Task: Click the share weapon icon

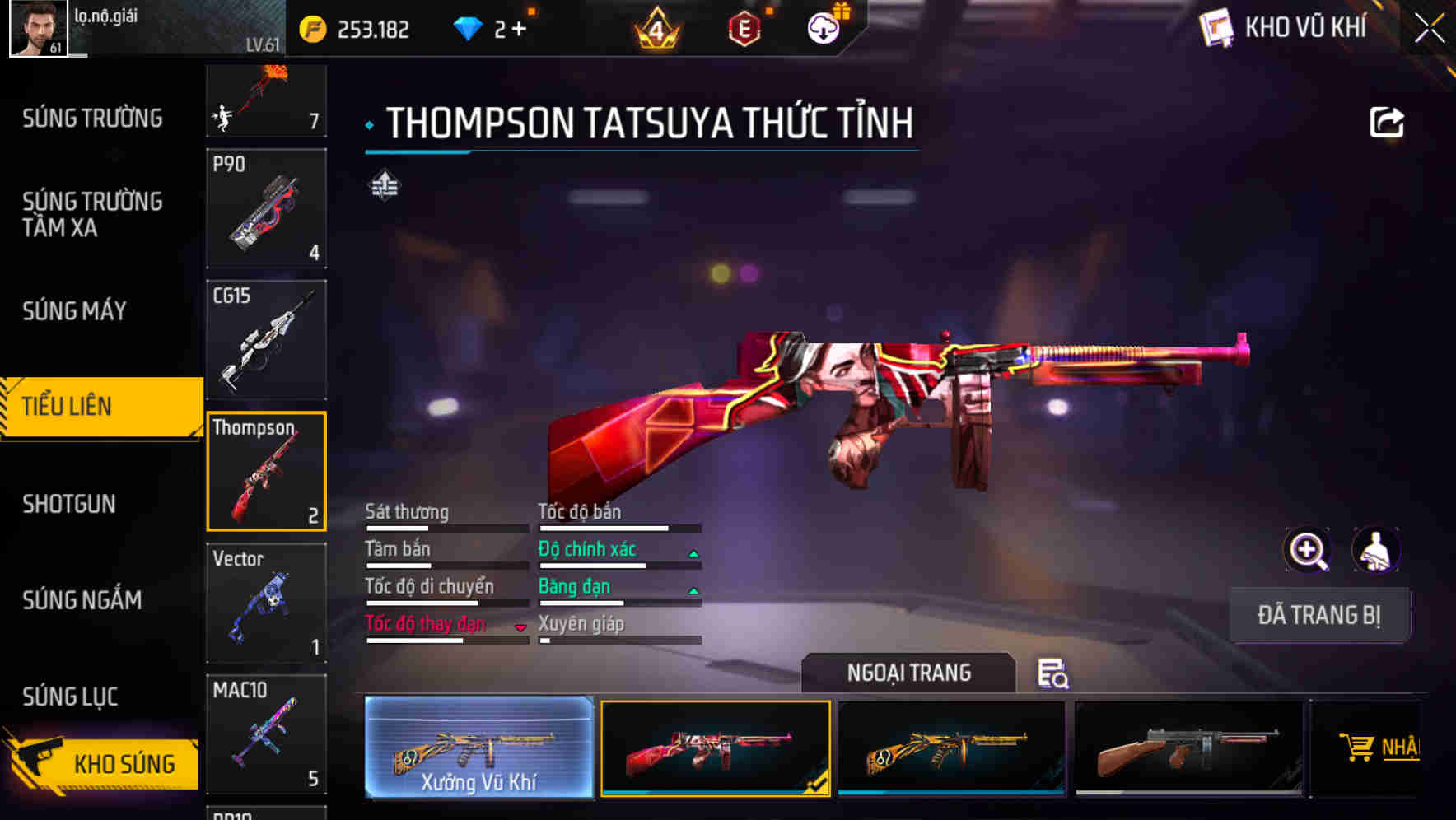Action: pos(1387,122)
